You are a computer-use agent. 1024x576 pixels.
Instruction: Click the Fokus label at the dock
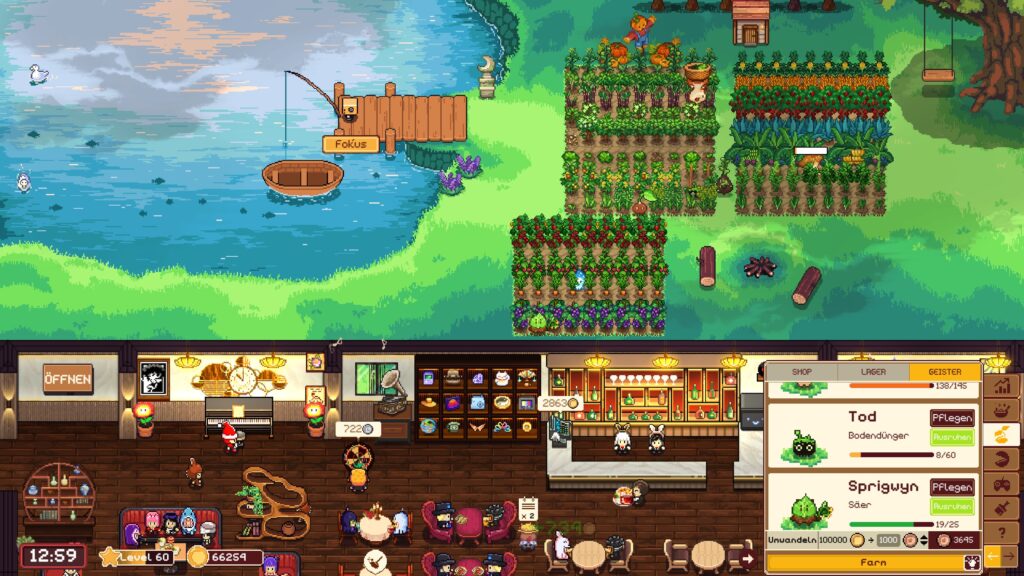[350, 144]
